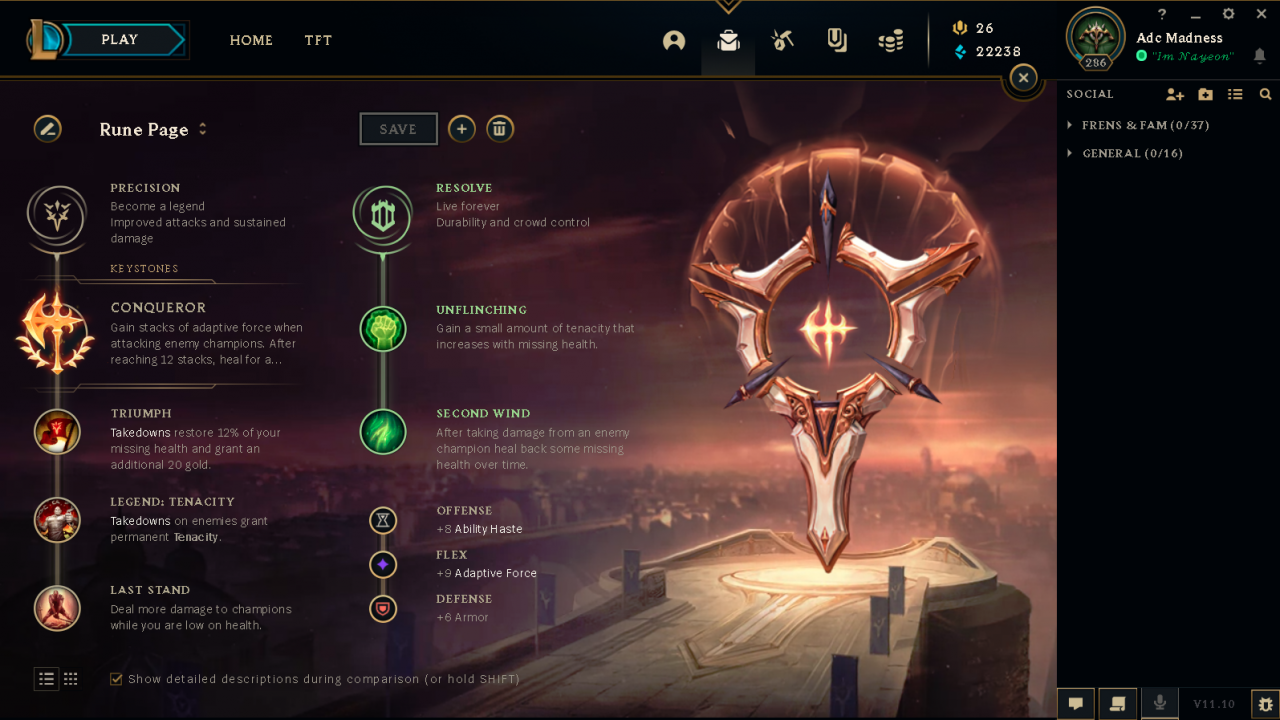Image resolution: width=1280 pixels, height=720 pixels.
Task: Switch runes to list view
Action: (46, 678)
